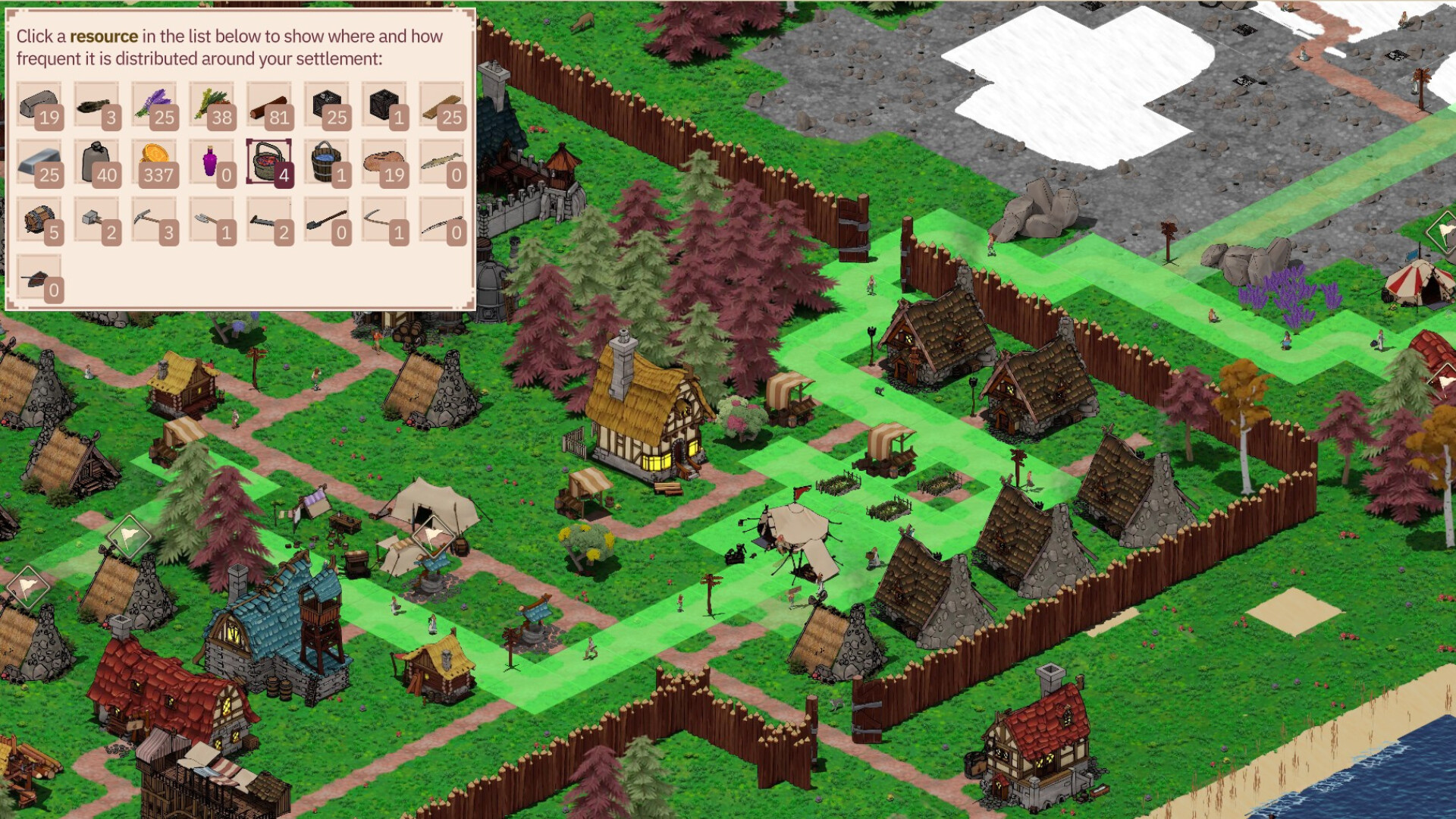This screenshot has width=1456, height=819.
Task: Click the pickaxe tool icon showing 3
Action: [x=155, y=220]
